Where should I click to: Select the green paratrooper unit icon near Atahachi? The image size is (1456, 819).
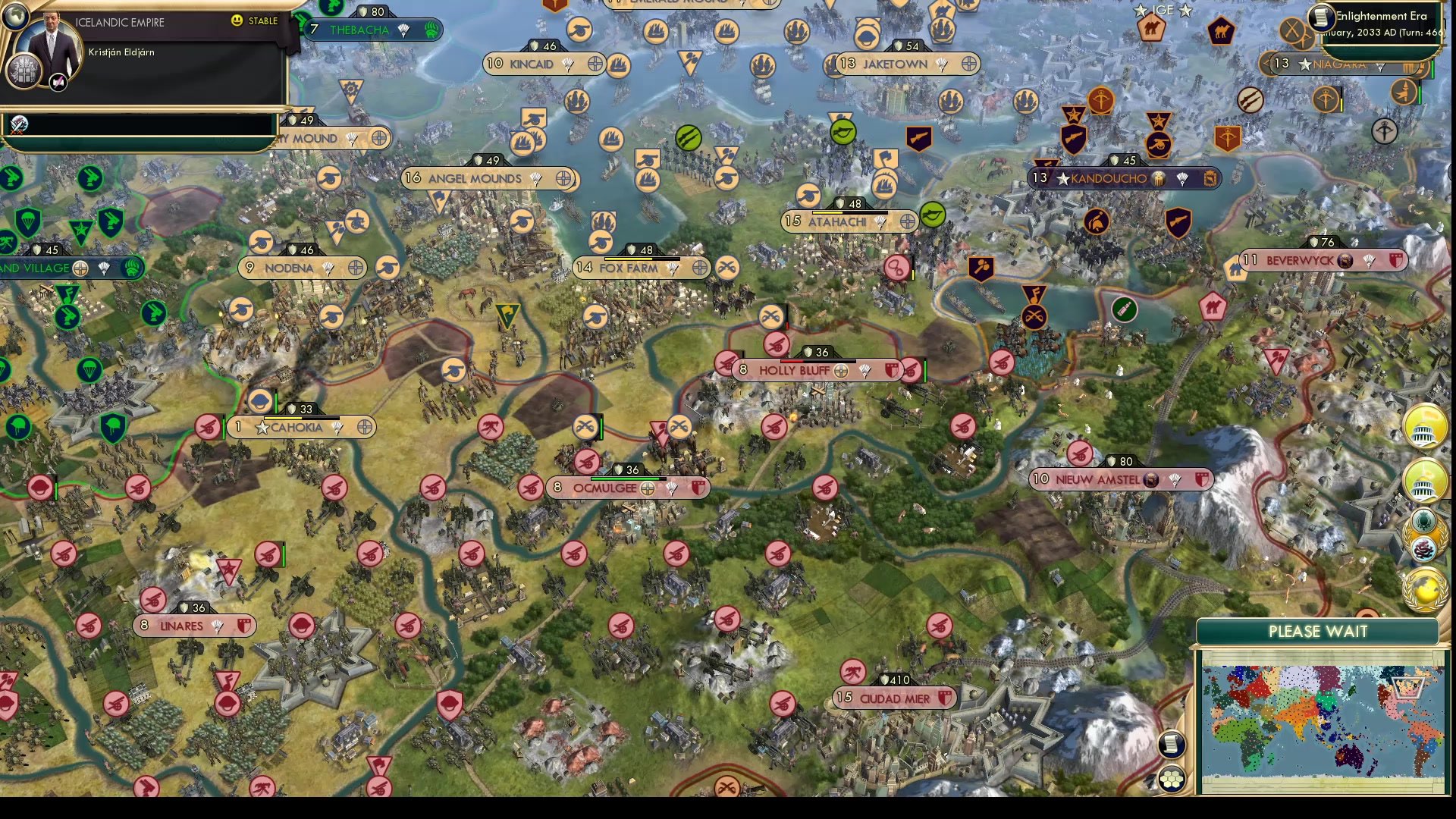[931, 215]
